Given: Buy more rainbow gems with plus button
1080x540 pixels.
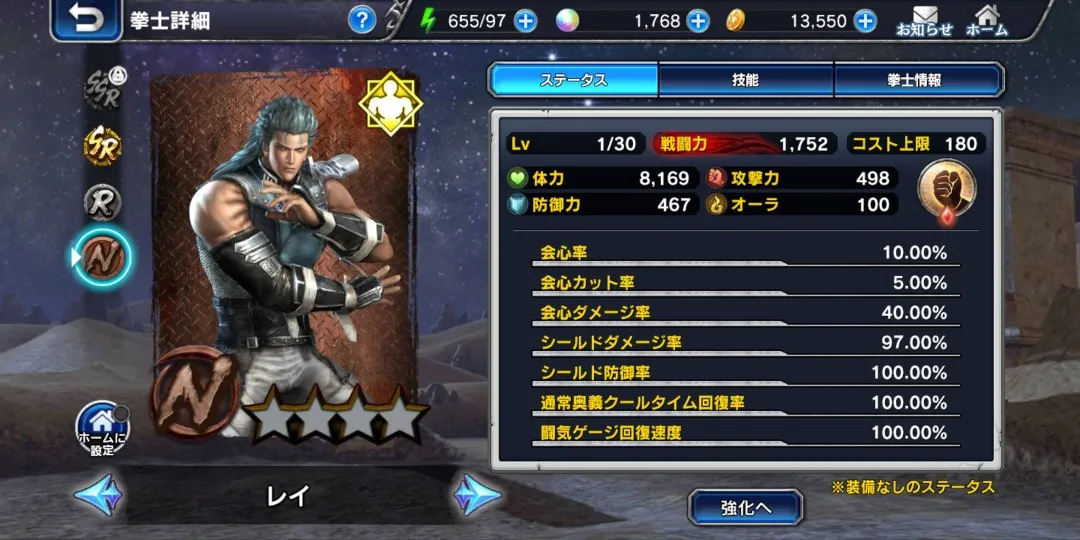Looking at the screenshot, I should 698,21.
